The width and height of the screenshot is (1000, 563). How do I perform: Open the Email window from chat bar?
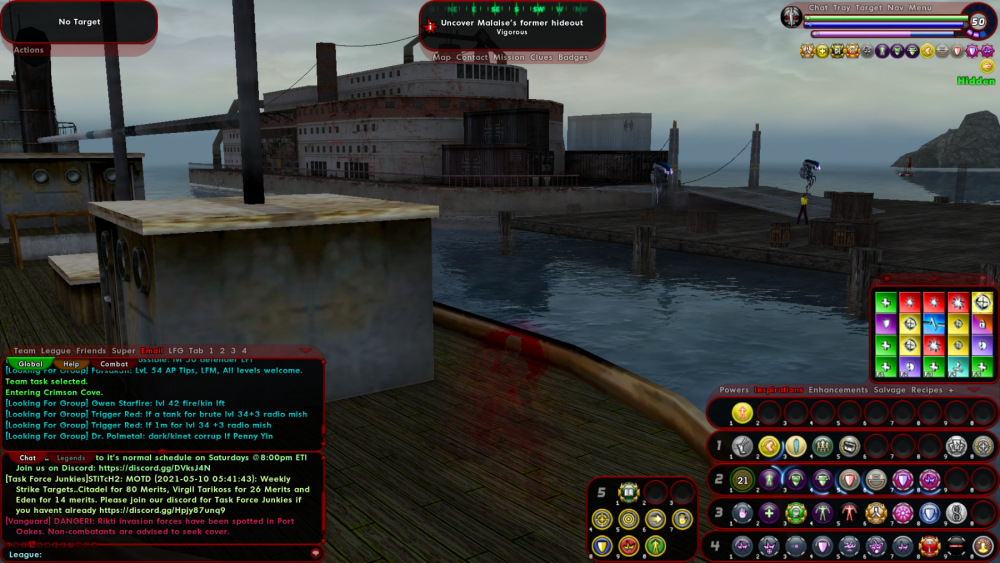pos(151,351)
